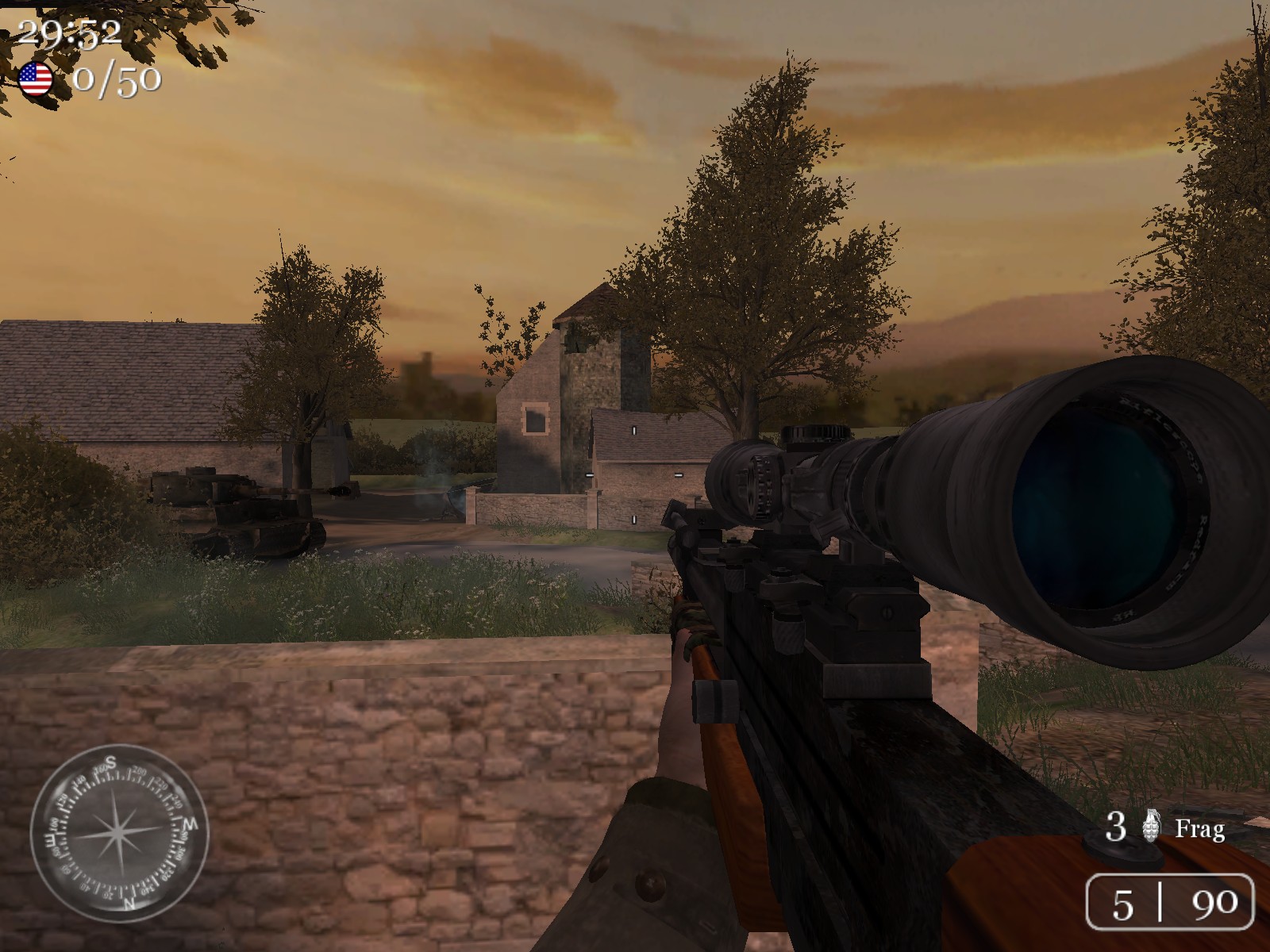Click the American flag team icon
The height and width of the screenshot is (952, 1270).
36,79
